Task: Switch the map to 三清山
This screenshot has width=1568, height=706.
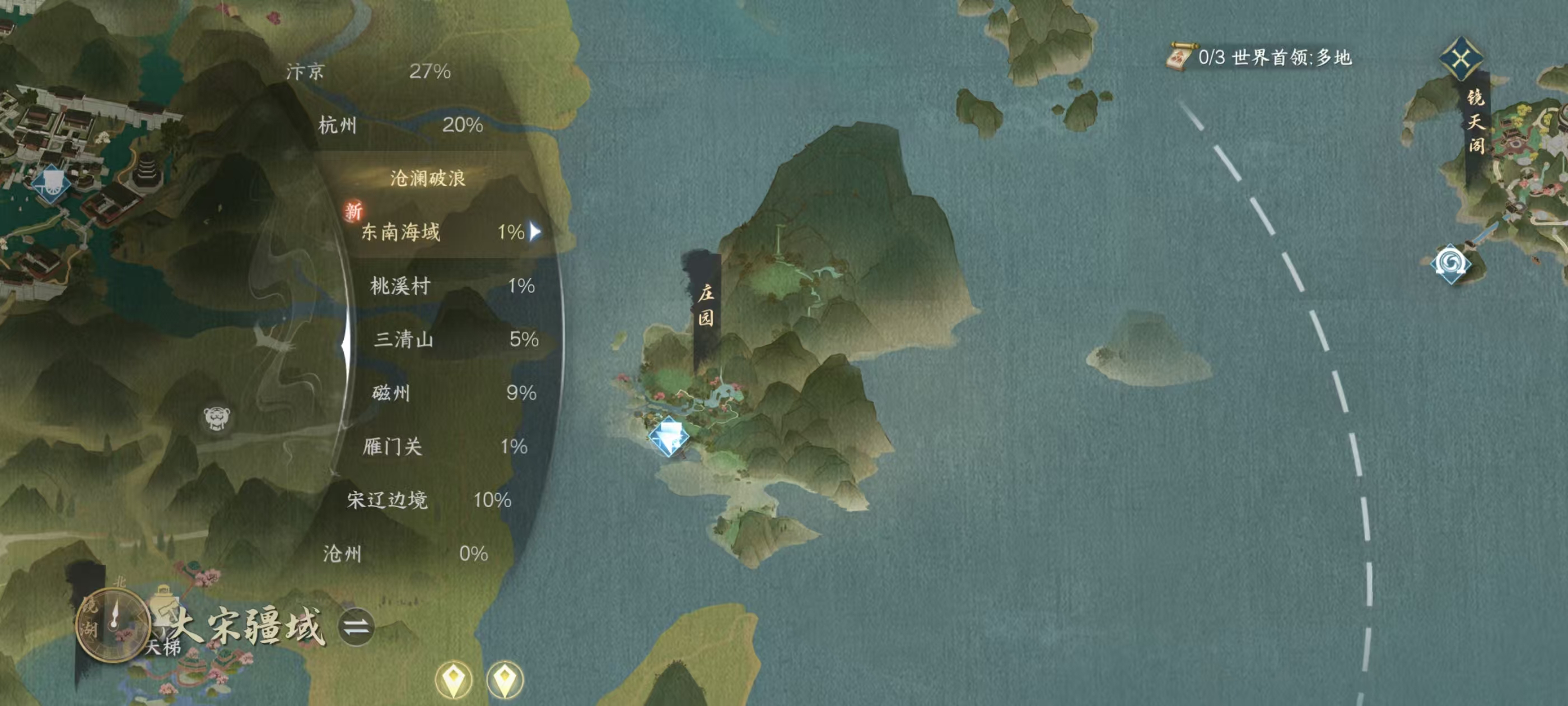Action: pyautogui.click(x=455, y=340)
